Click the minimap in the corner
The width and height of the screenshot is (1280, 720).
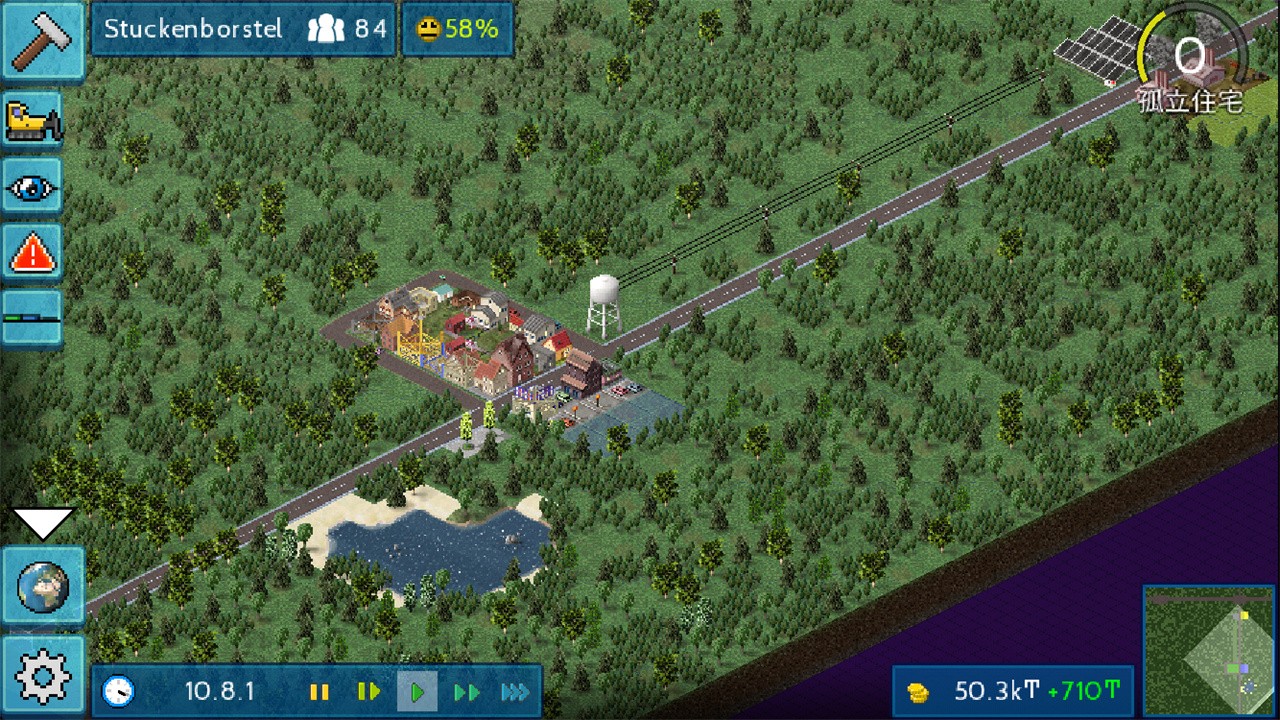(1209, 650)
